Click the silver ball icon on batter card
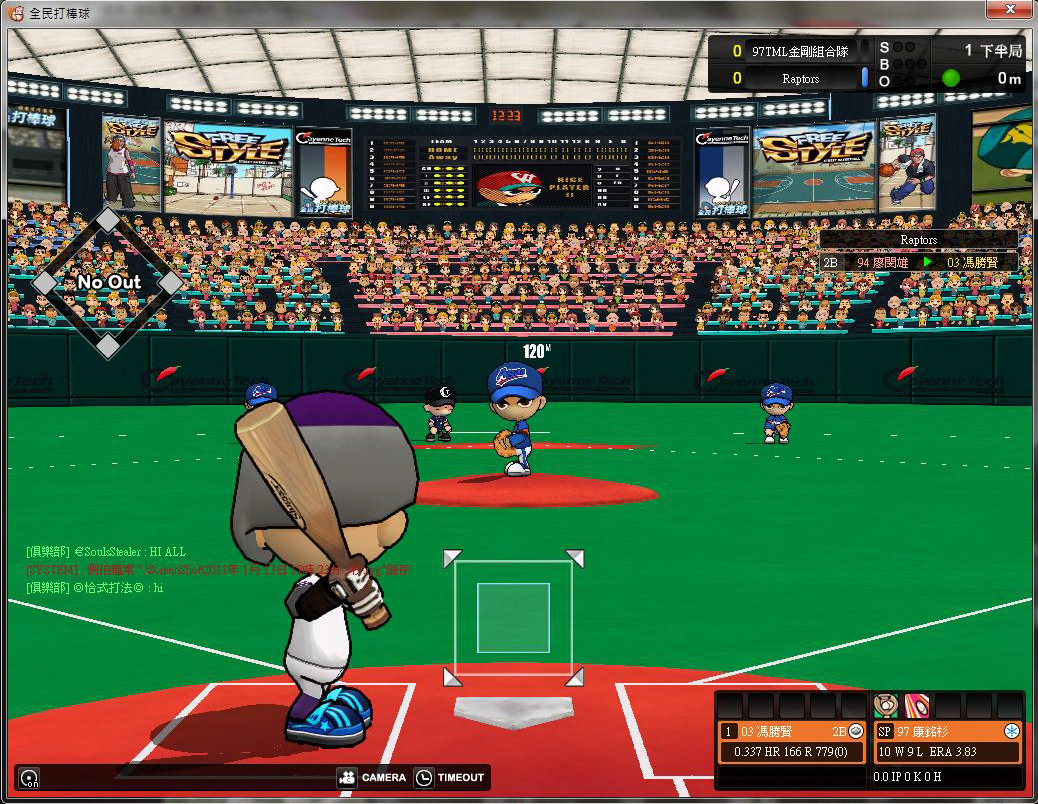Image resolution: width=1038 pixels, height=804 pixels. (856, 731)
